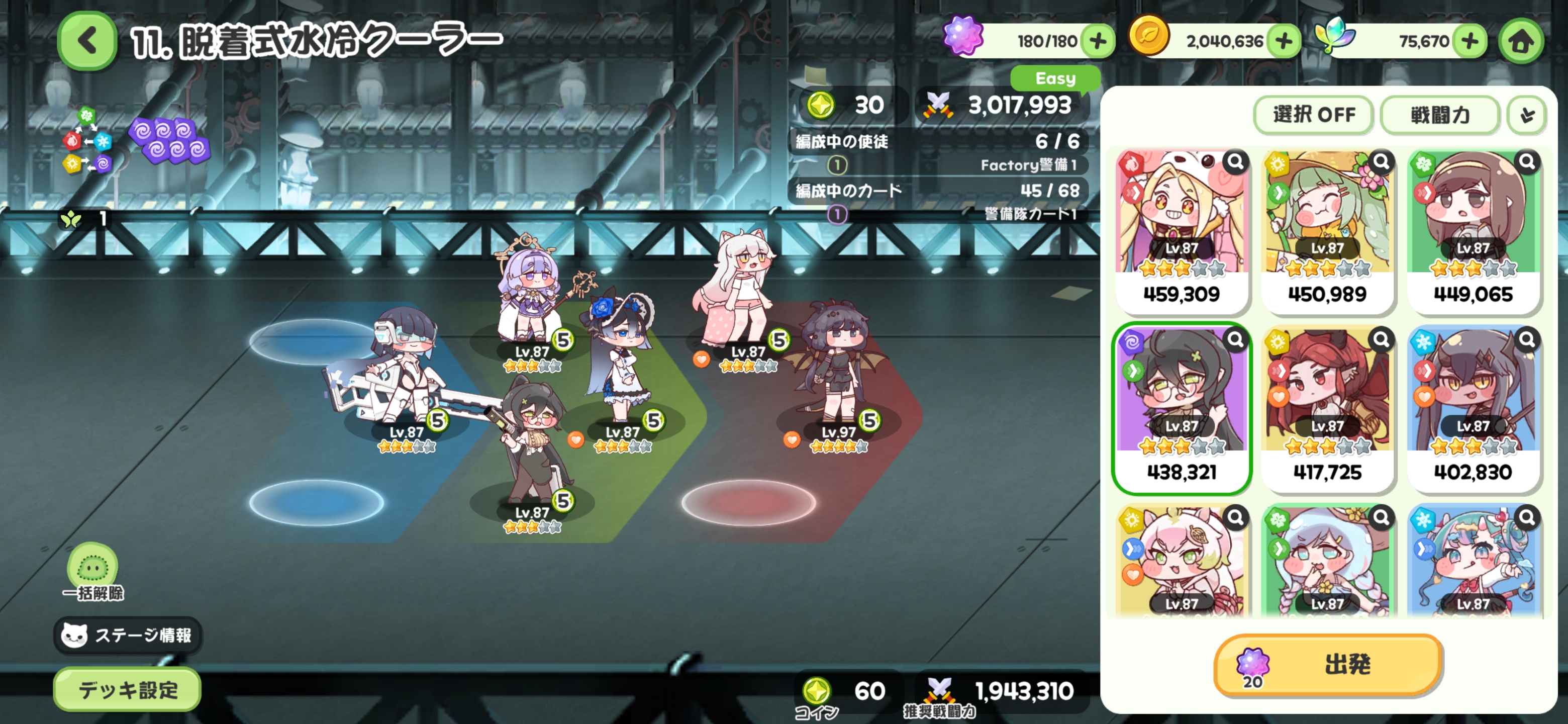Add crystal leaf currency with plus button
The image size is (1568, 724).
(1469, 41)
